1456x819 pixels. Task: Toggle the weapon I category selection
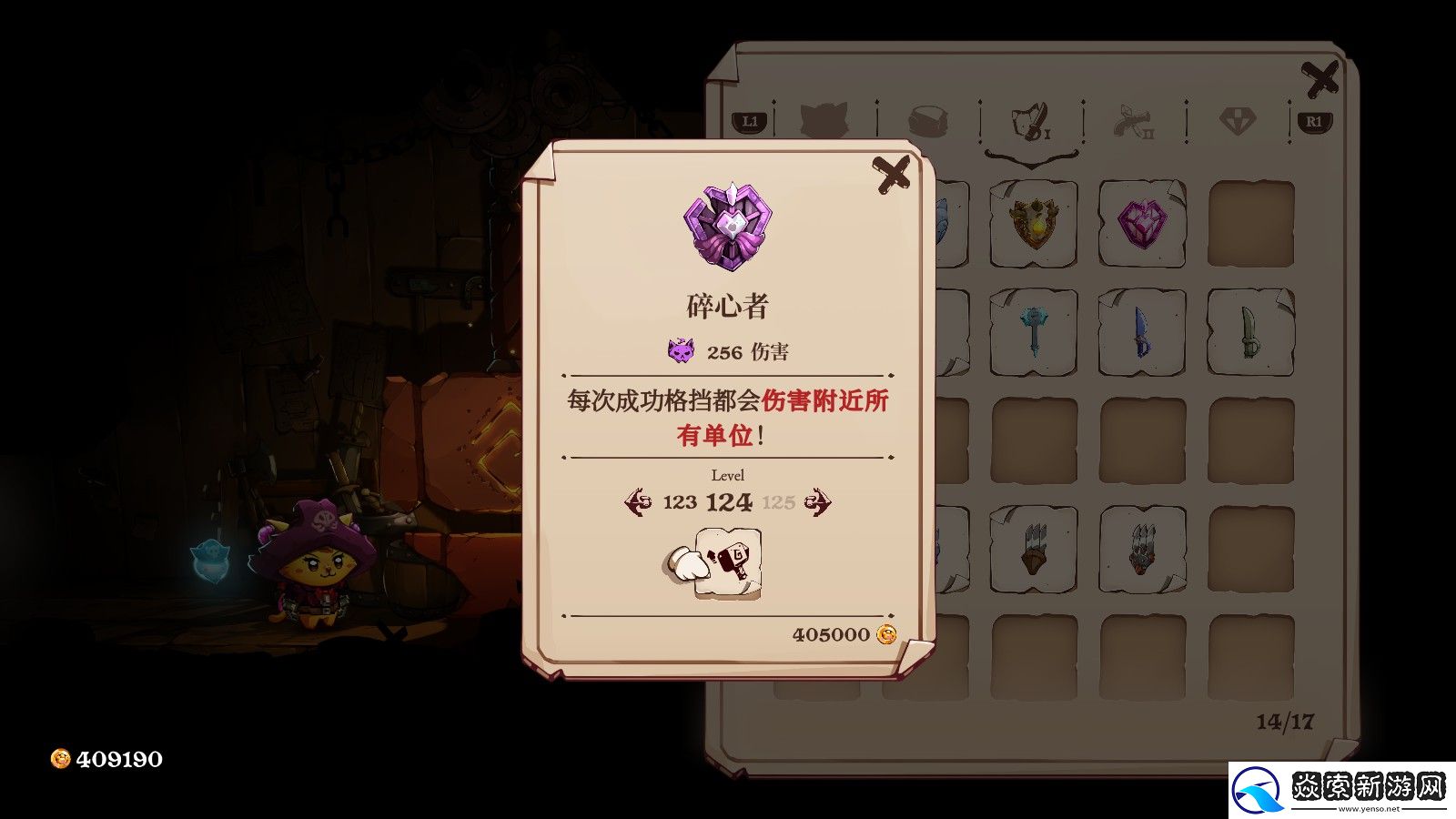[1028, 123]
